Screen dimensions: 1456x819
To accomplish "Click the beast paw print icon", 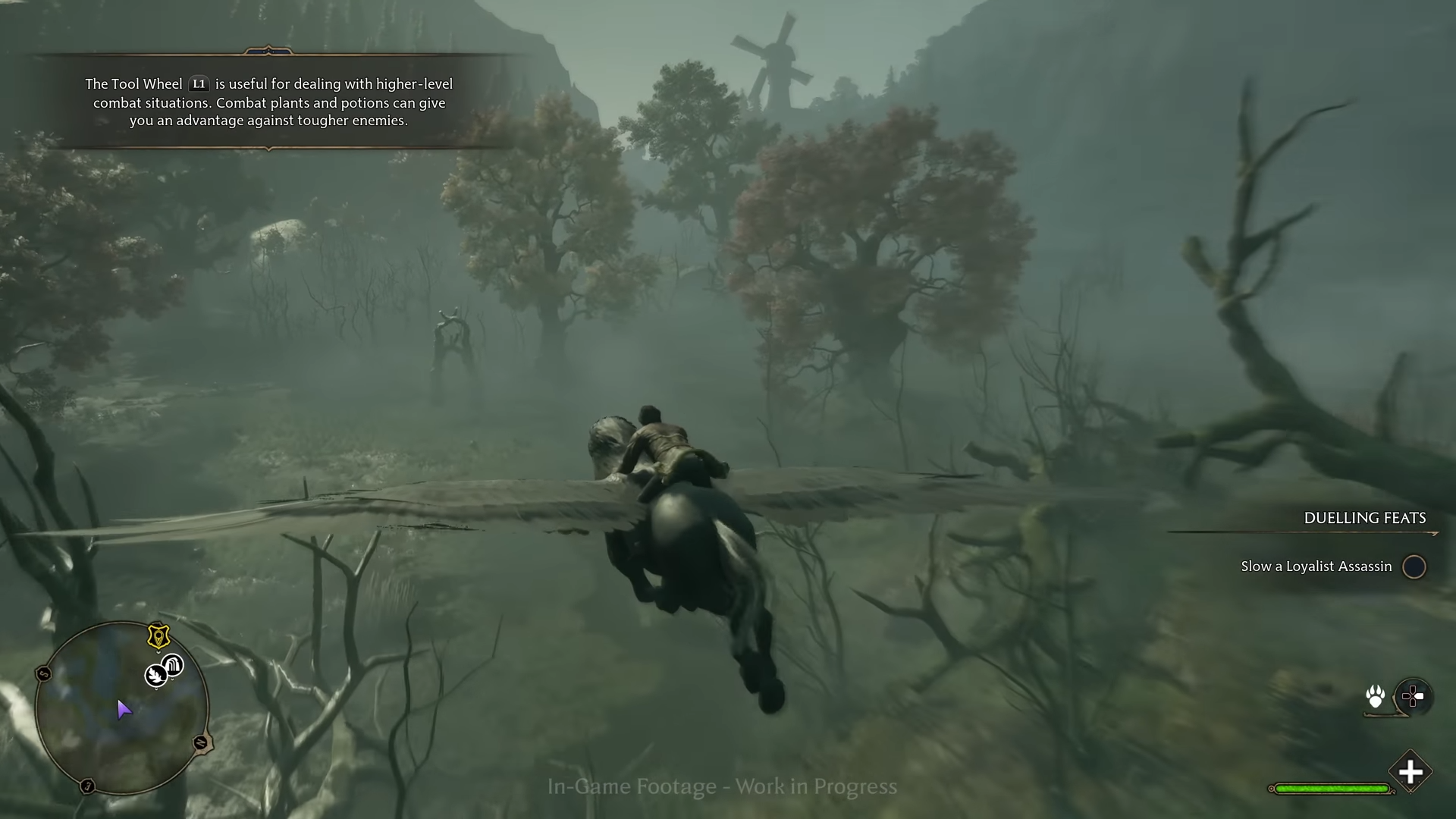I will click(x=1376, y=695).
